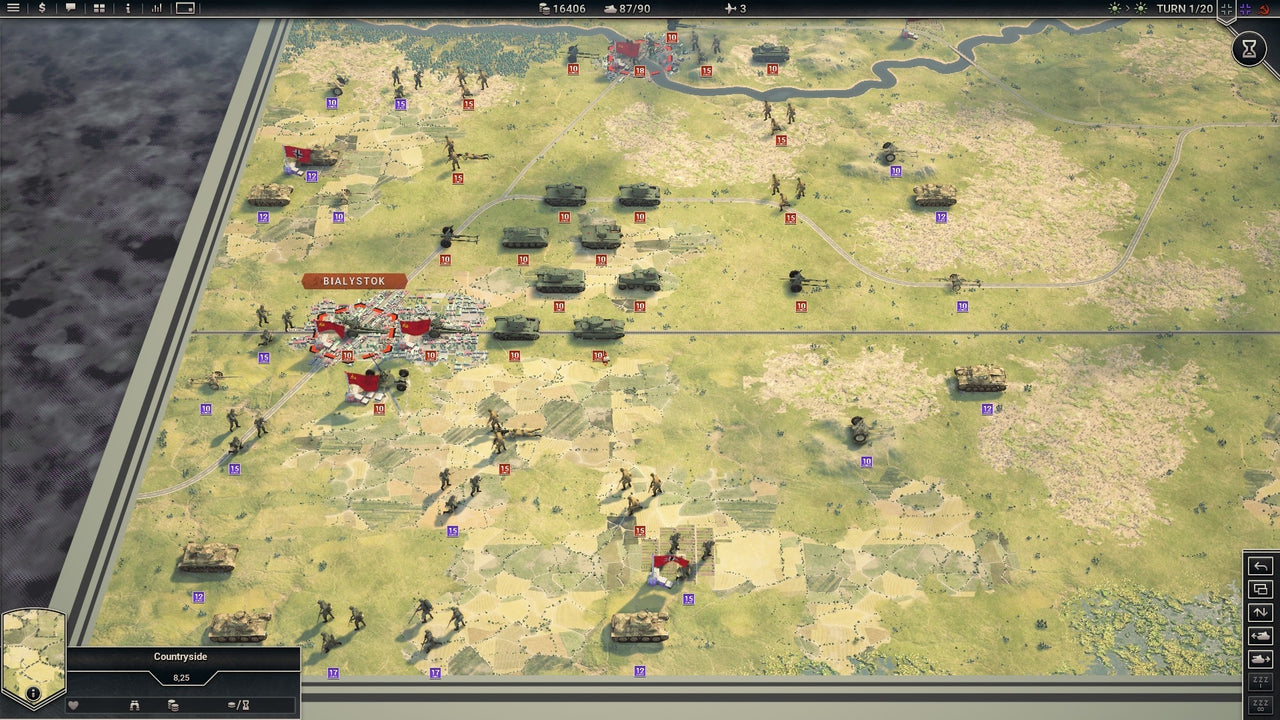Open the hamburger menu in the top left
The width and height of the screenshot is (1280, 720).
tap(13, 8)
